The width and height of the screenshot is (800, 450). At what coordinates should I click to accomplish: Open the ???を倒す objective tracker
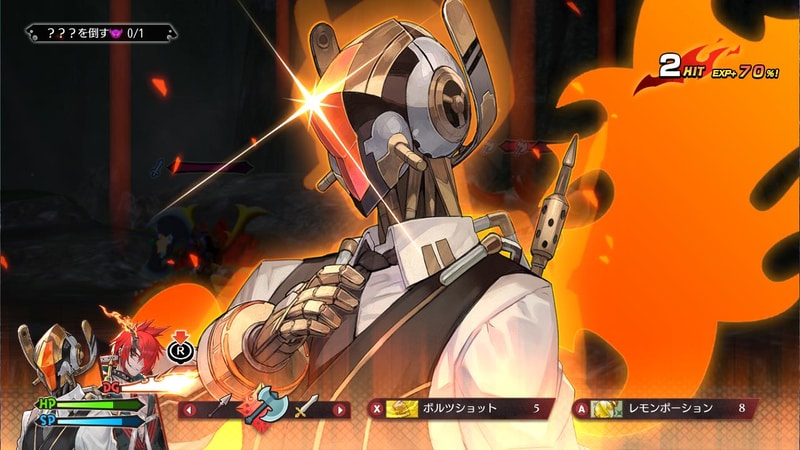pos(102,33)
